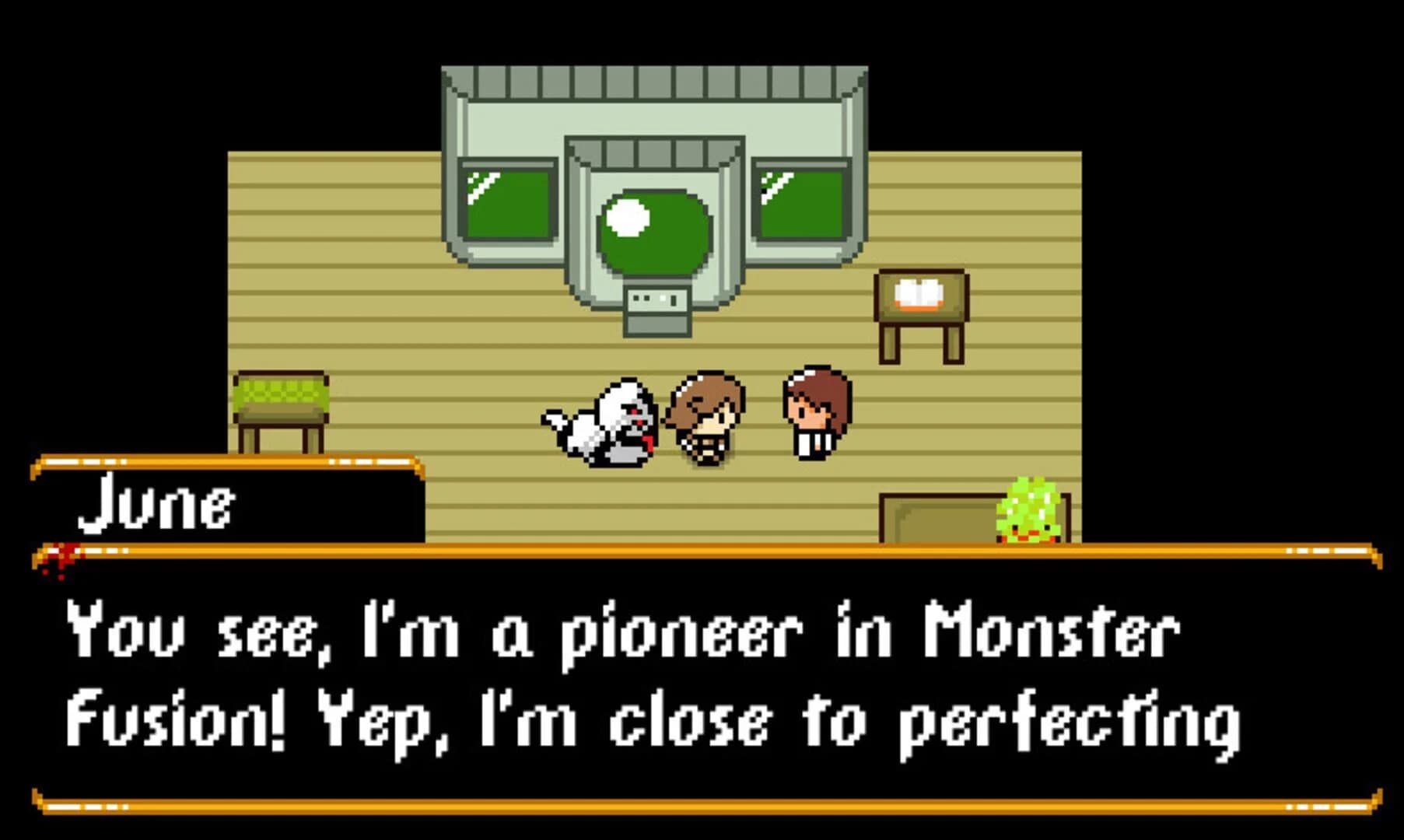1404x840 pixels.
Task: Click the open book icon on the small table
Action: point(920,294)
